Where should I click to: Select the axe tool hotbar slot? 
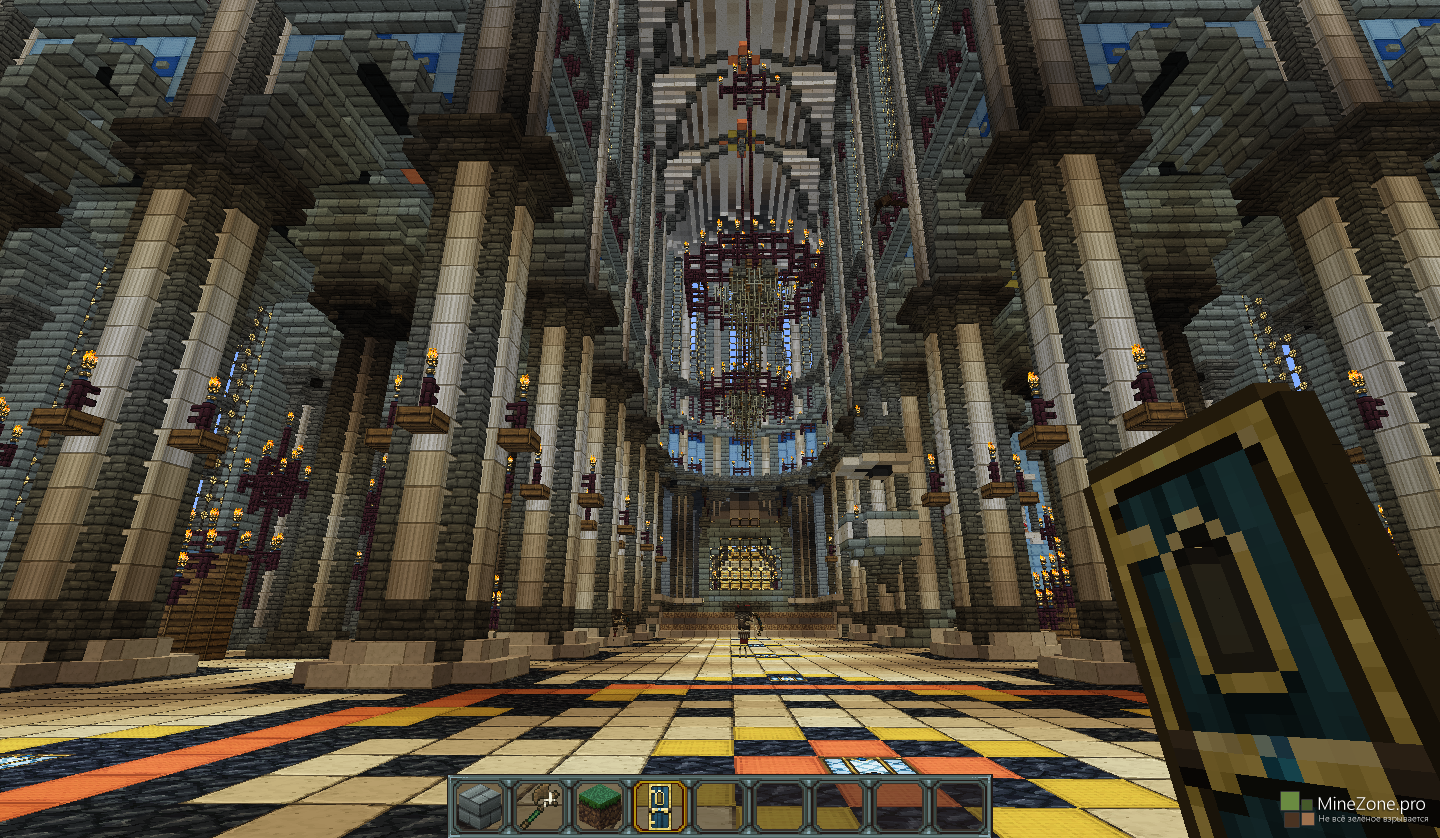[540, 807]
